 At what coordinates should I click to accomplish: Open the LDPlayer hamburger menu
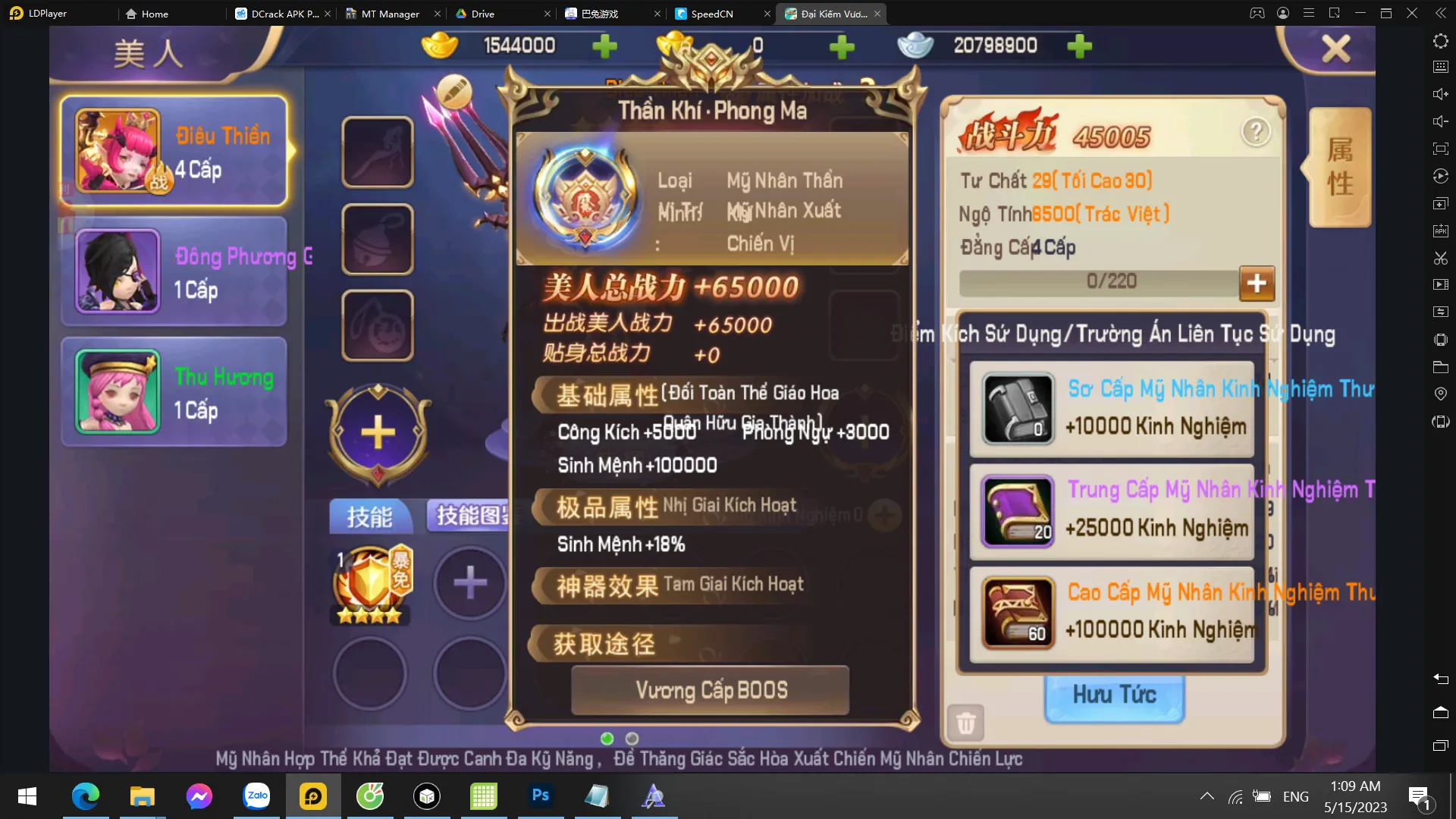click(x=1308, y=13)
